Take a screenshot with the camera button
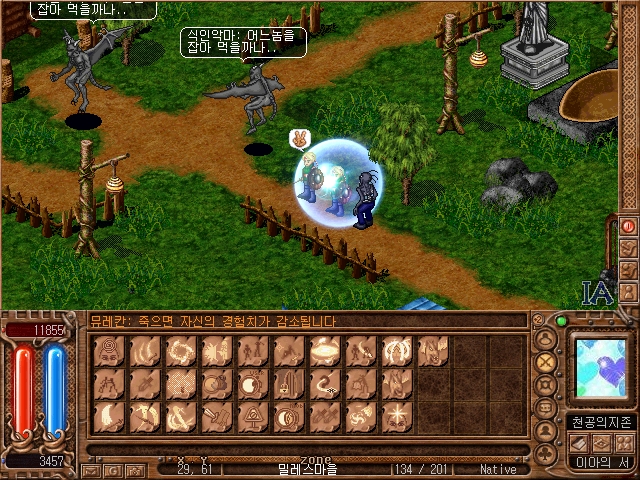Viewport: 640px width, 480px height. pyautogui.click(x=134, y=469)
